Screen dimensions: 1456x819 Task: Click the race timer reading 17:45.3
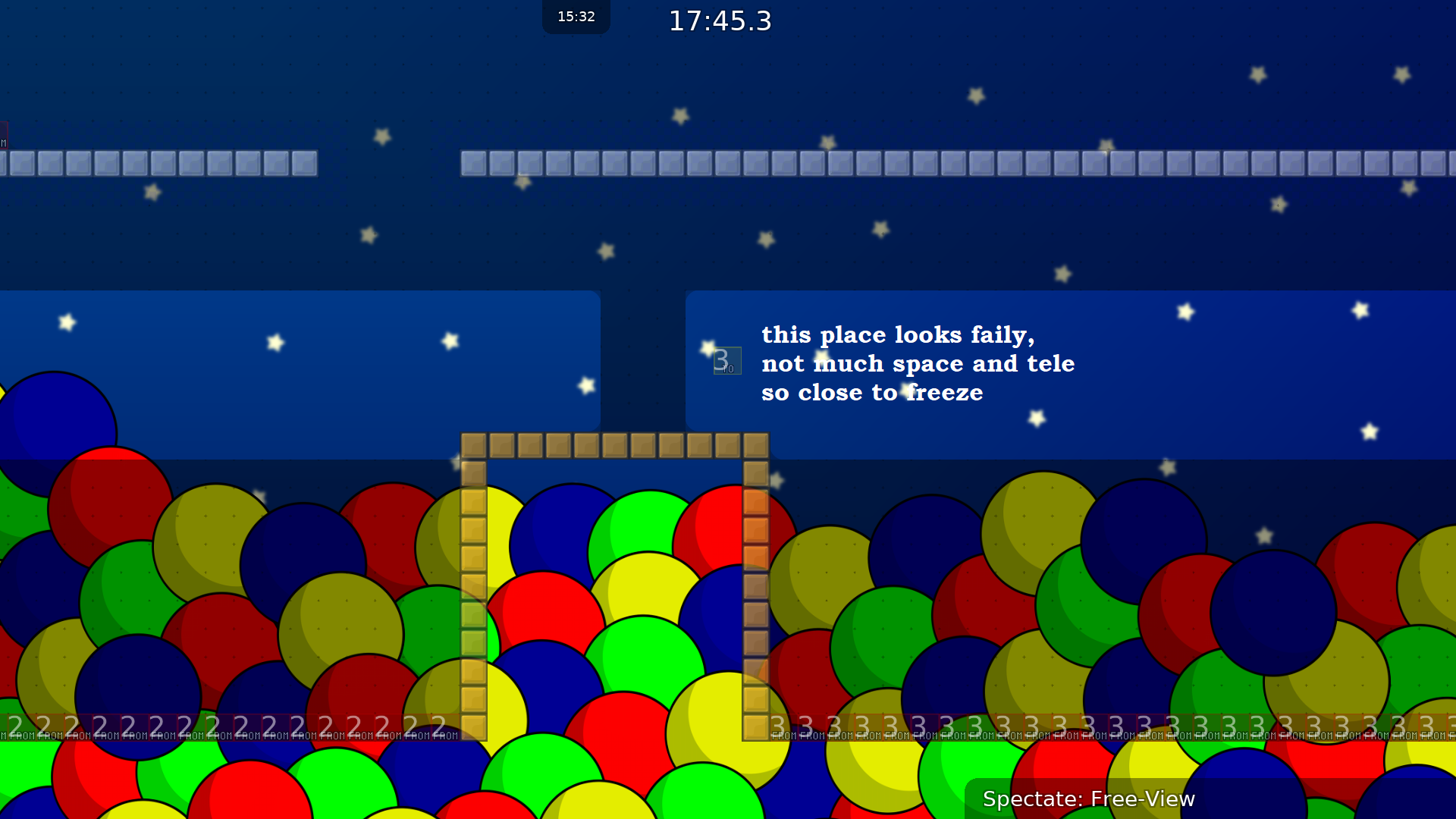(719, 21)
